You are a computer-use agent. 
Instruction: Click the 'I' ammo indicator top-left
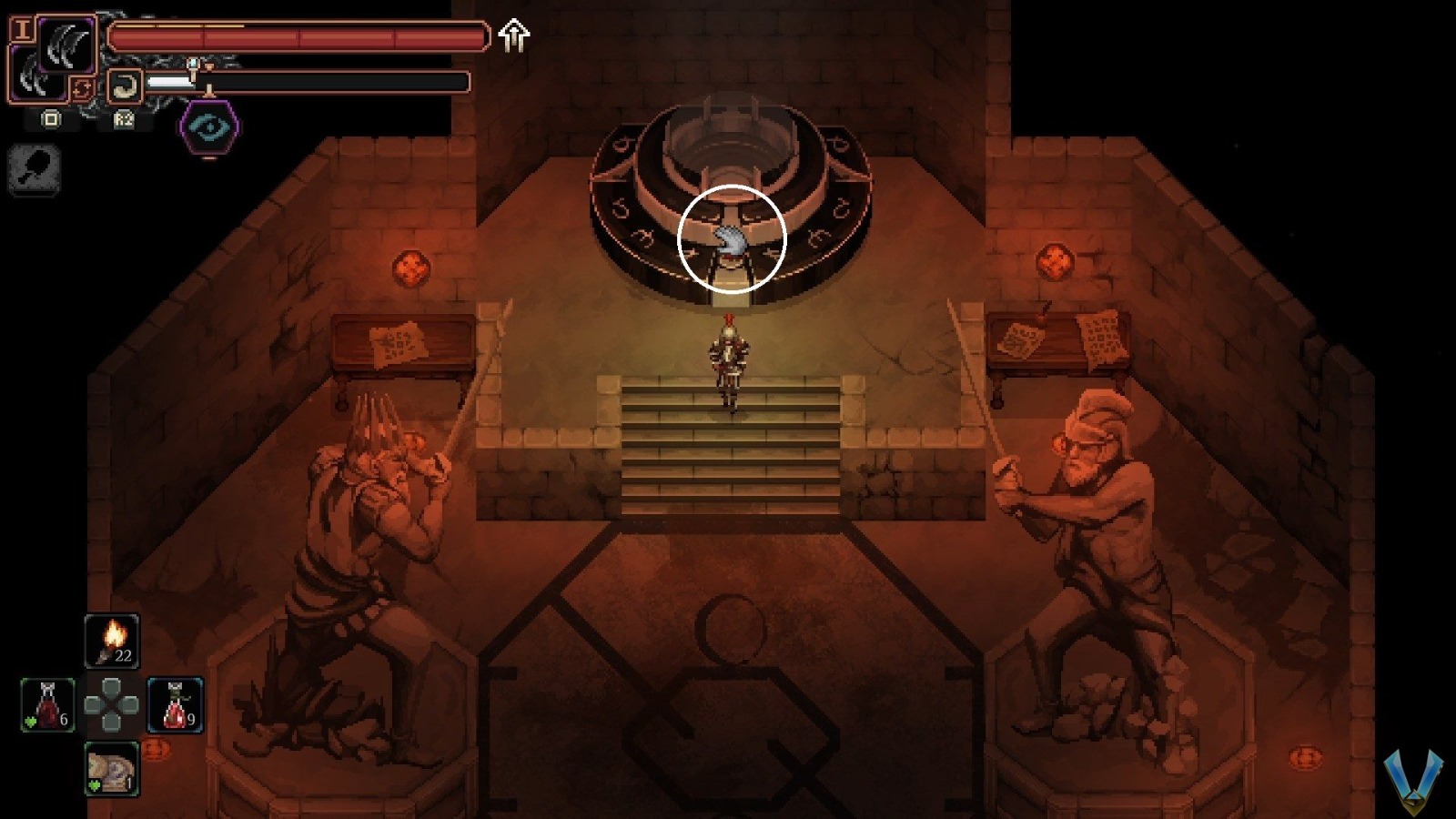[25, 31]
